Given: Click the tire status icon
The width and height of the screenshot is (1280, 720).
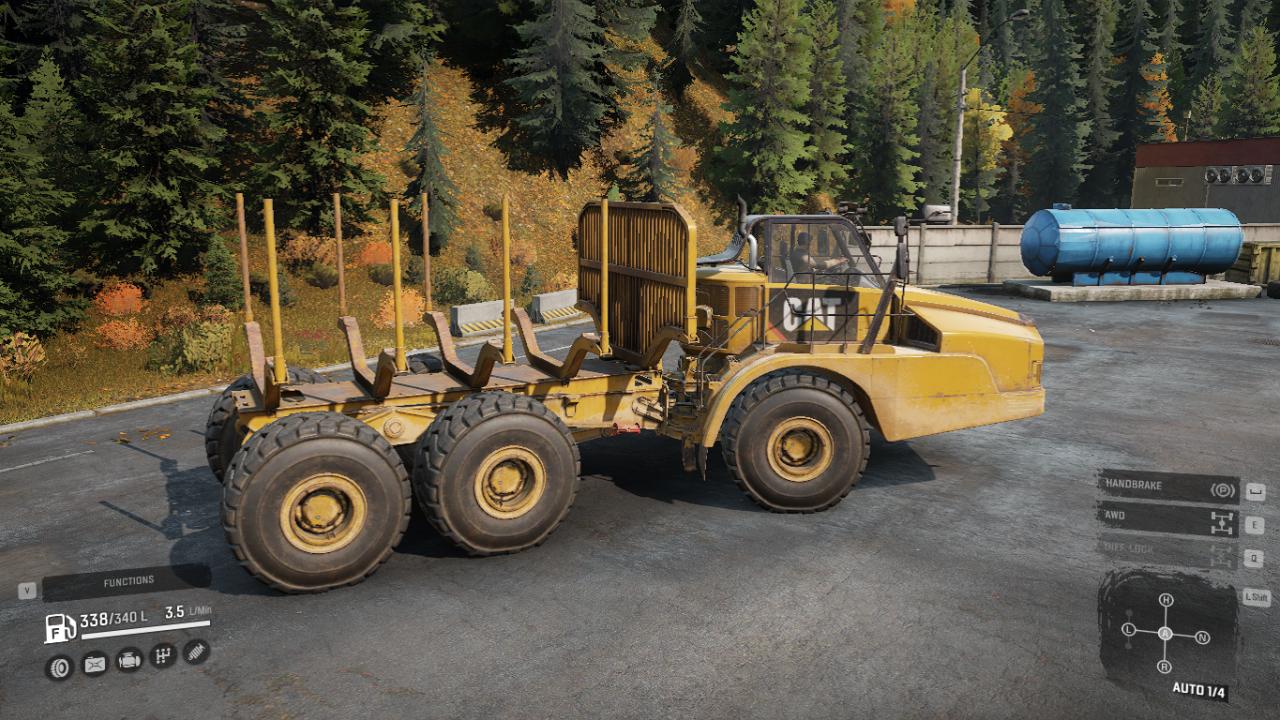Looking at the screenshot, I should pos(60,666).
